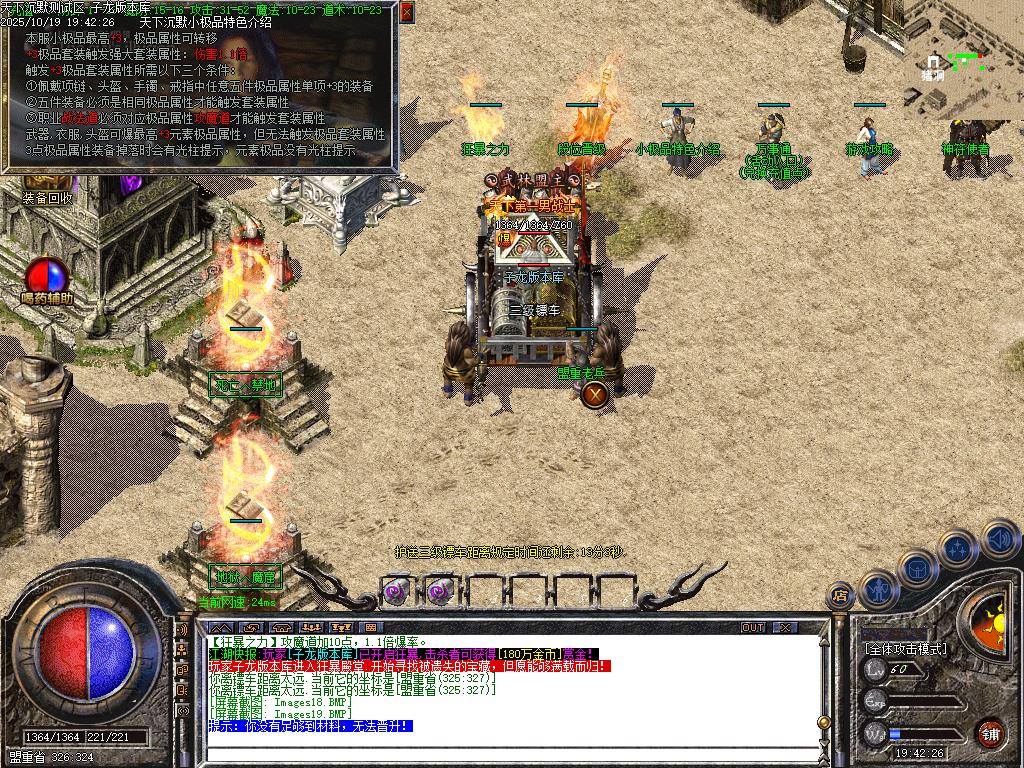Open the red 铺 stall button
The height and width of the screenshot is (768, 1024).
click(990, 733)
